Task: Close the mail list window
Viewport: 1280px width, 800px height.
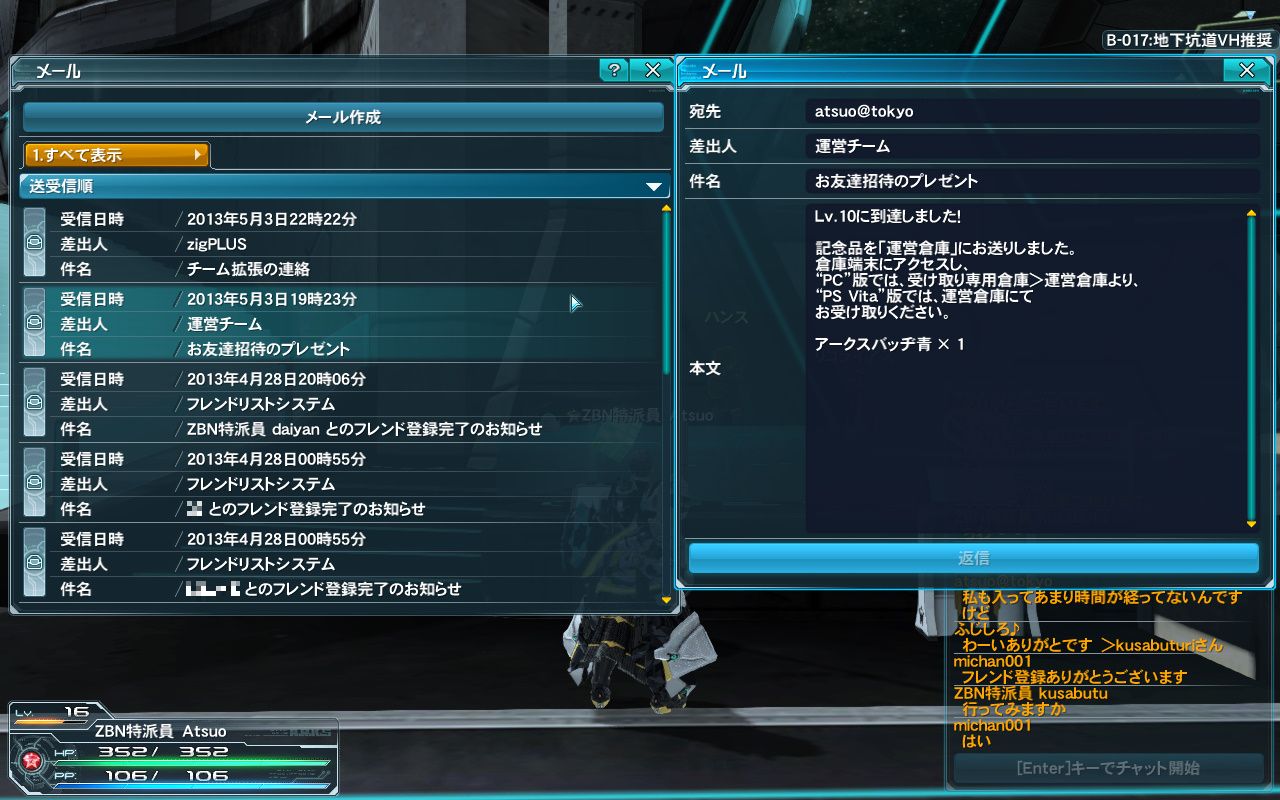Action: (x=653, y=70)
